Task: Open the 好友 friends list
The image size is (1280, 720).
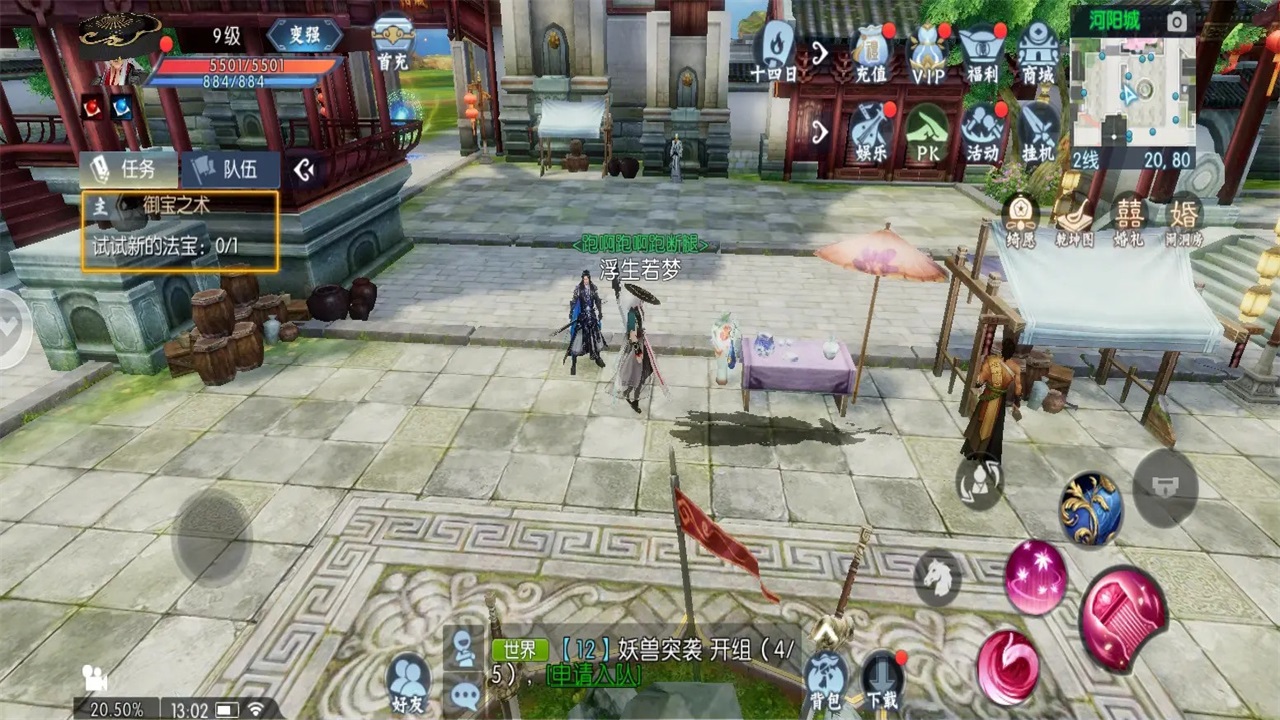Action: coord(408,682)
